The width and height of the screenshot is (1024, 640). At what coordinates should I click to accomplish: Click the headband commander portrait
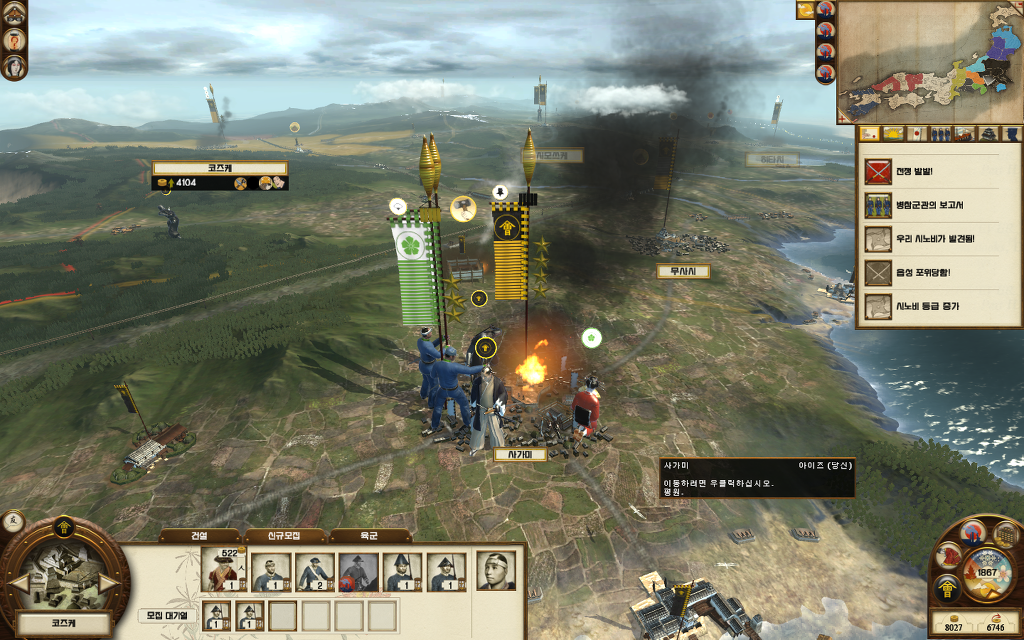coord(496,570)
